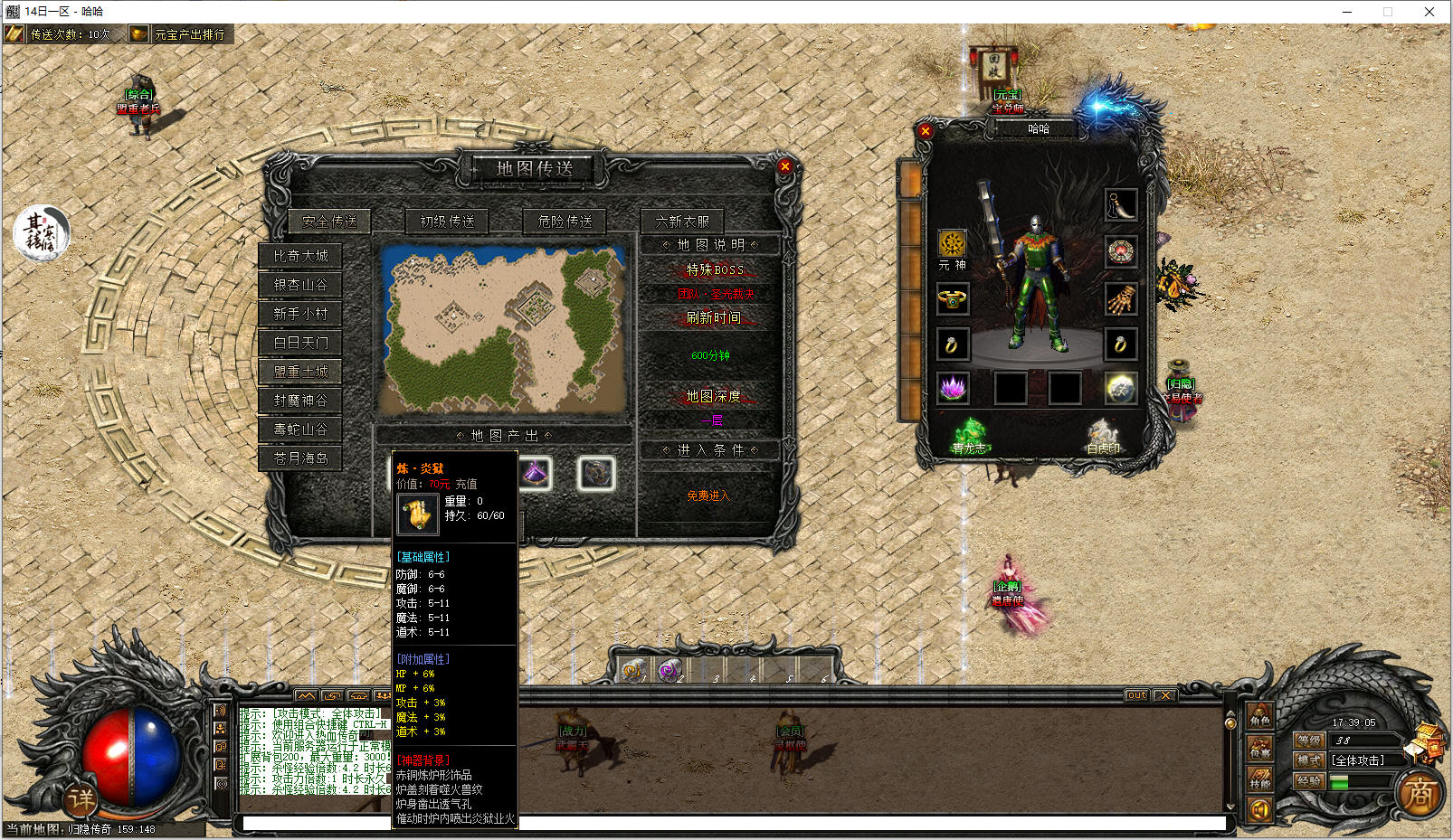Open the 商 shop button
The image size is (1453, 840).
pos(1419,794)
